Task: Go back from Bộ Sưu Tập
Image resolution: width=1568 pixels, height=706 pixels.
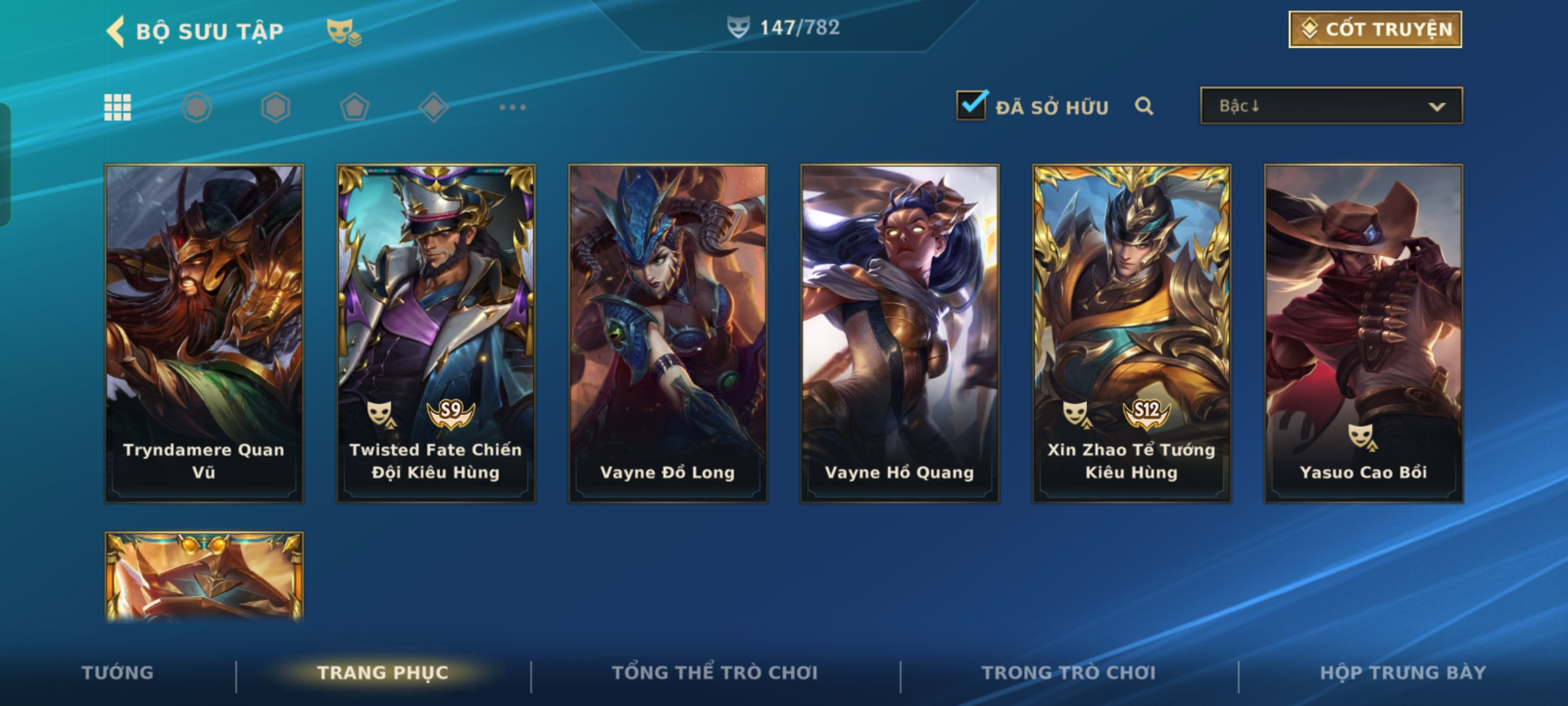Action: click(x=116, y=31)
